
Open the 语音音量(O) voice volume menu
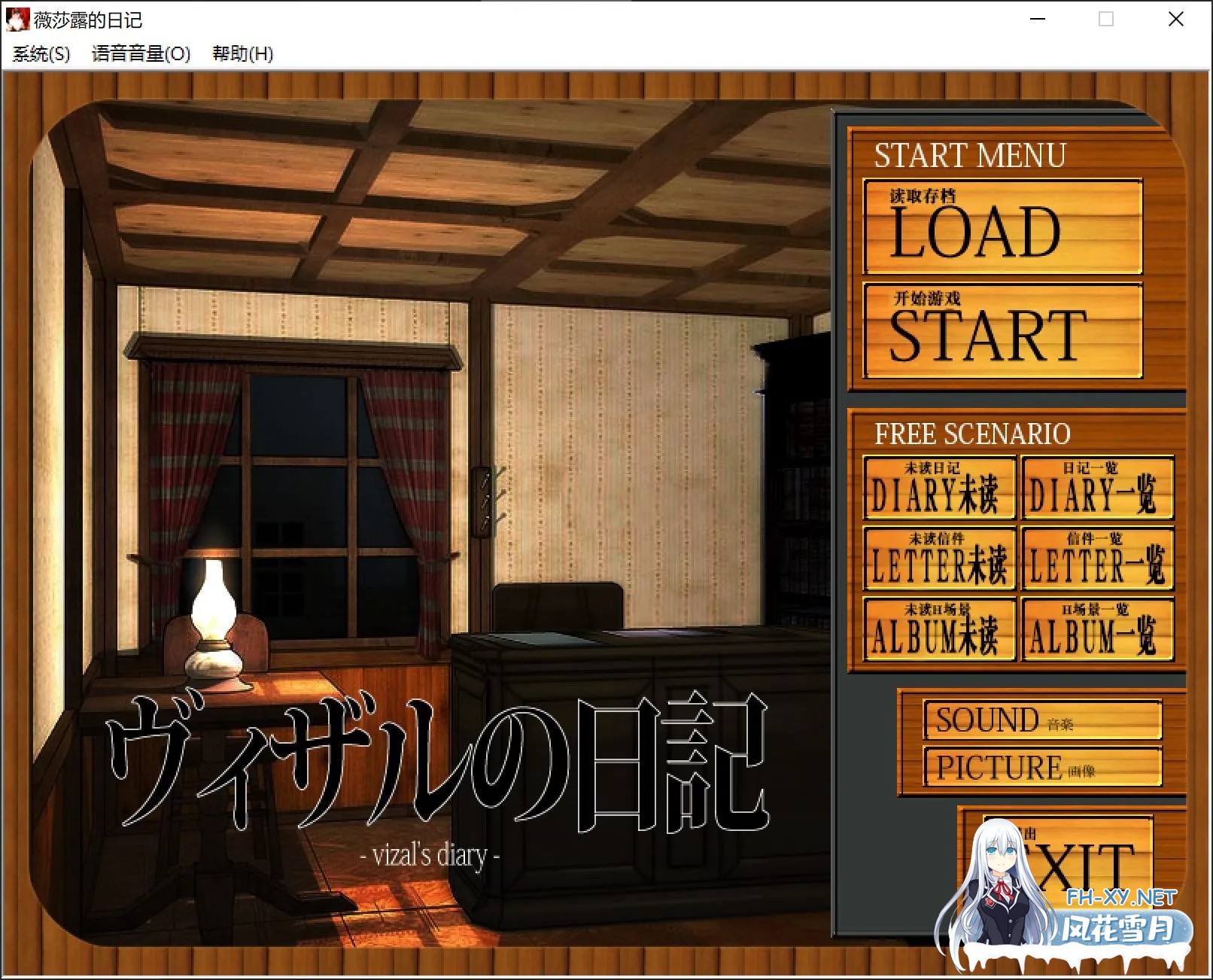click(141, 54)
